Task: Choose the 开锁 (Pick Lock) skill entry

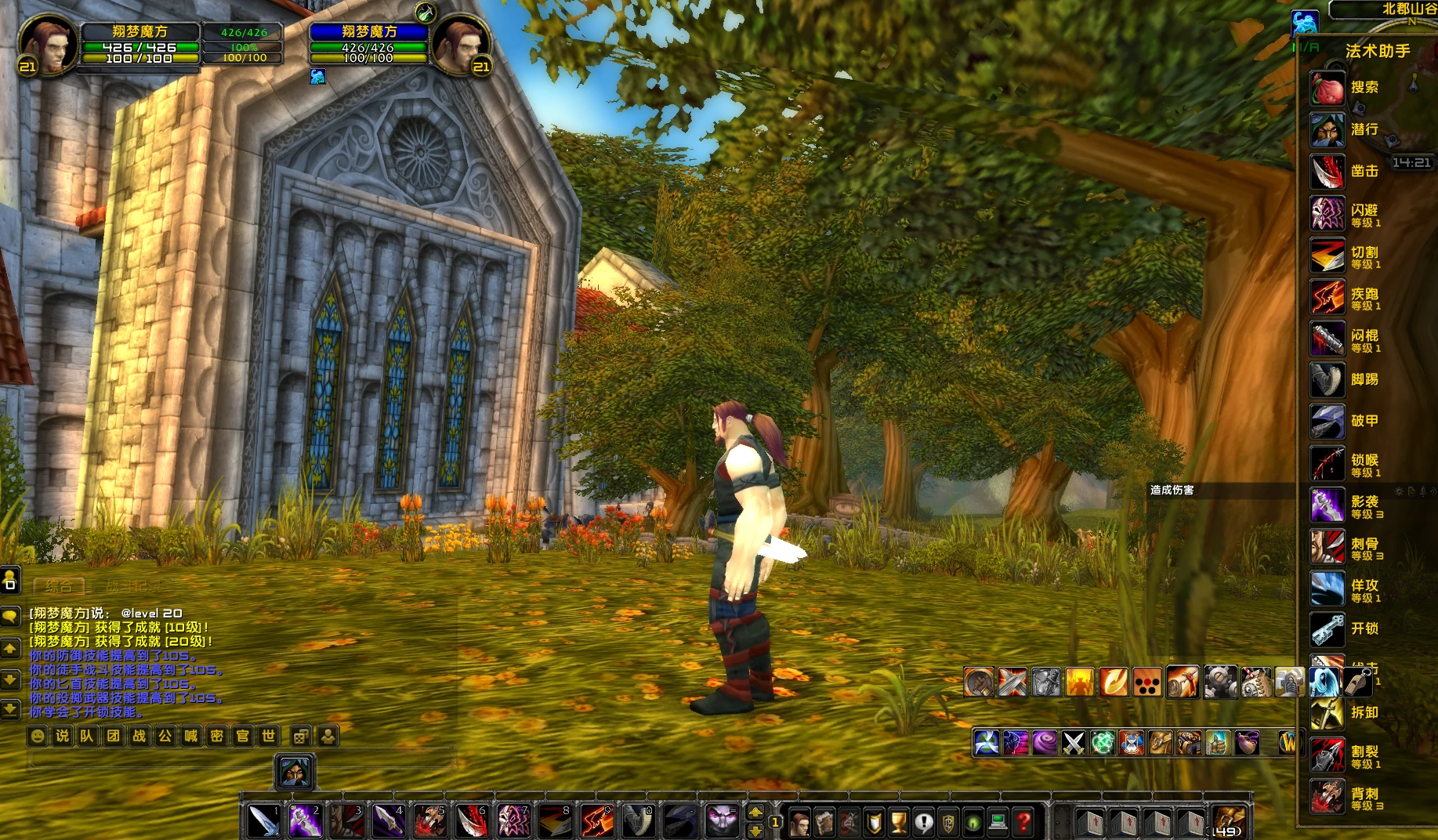Action: click(1328, 628)
